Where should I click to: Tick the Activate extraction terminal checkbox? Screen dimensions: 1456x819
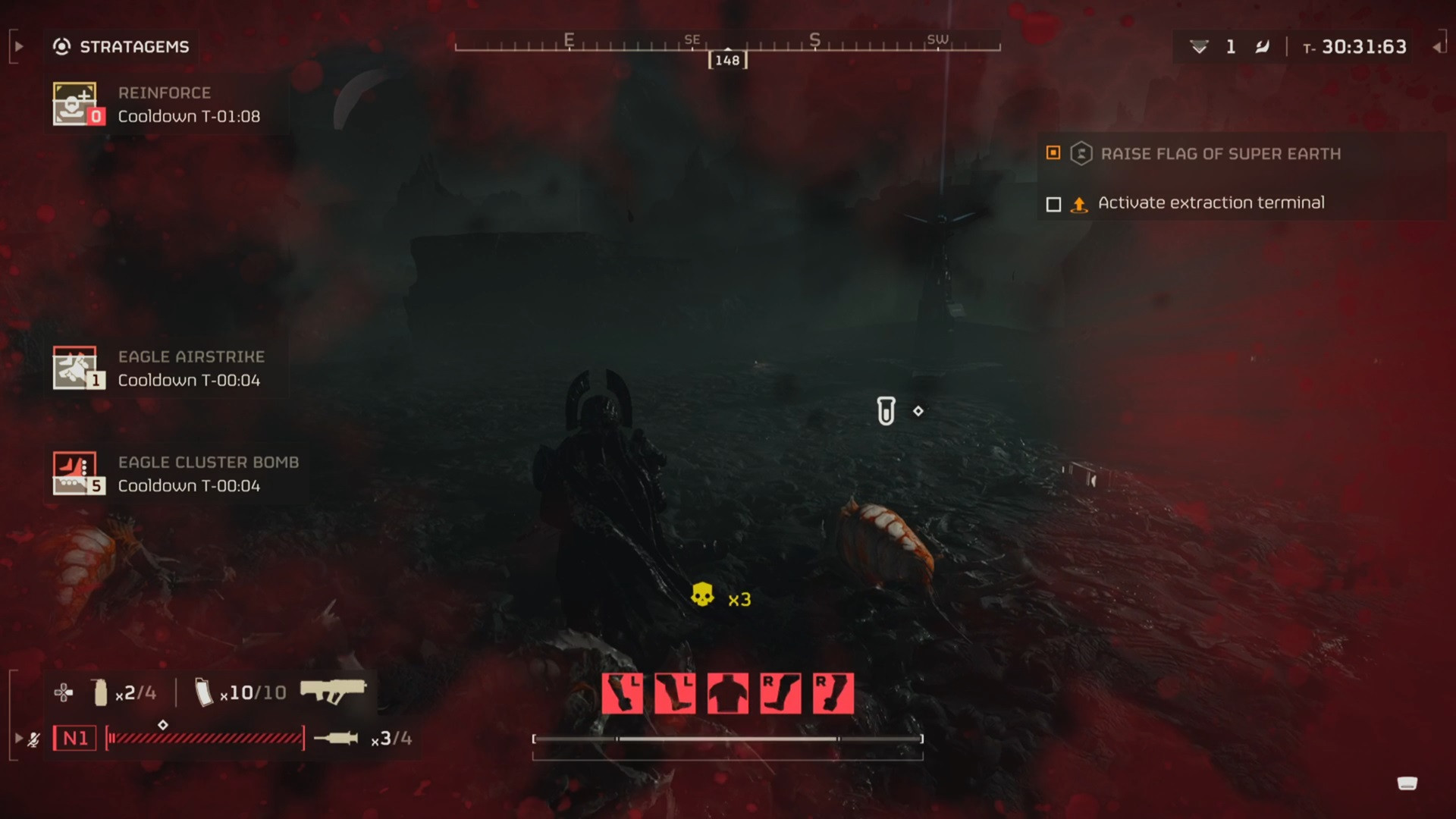click(1053, 204)
